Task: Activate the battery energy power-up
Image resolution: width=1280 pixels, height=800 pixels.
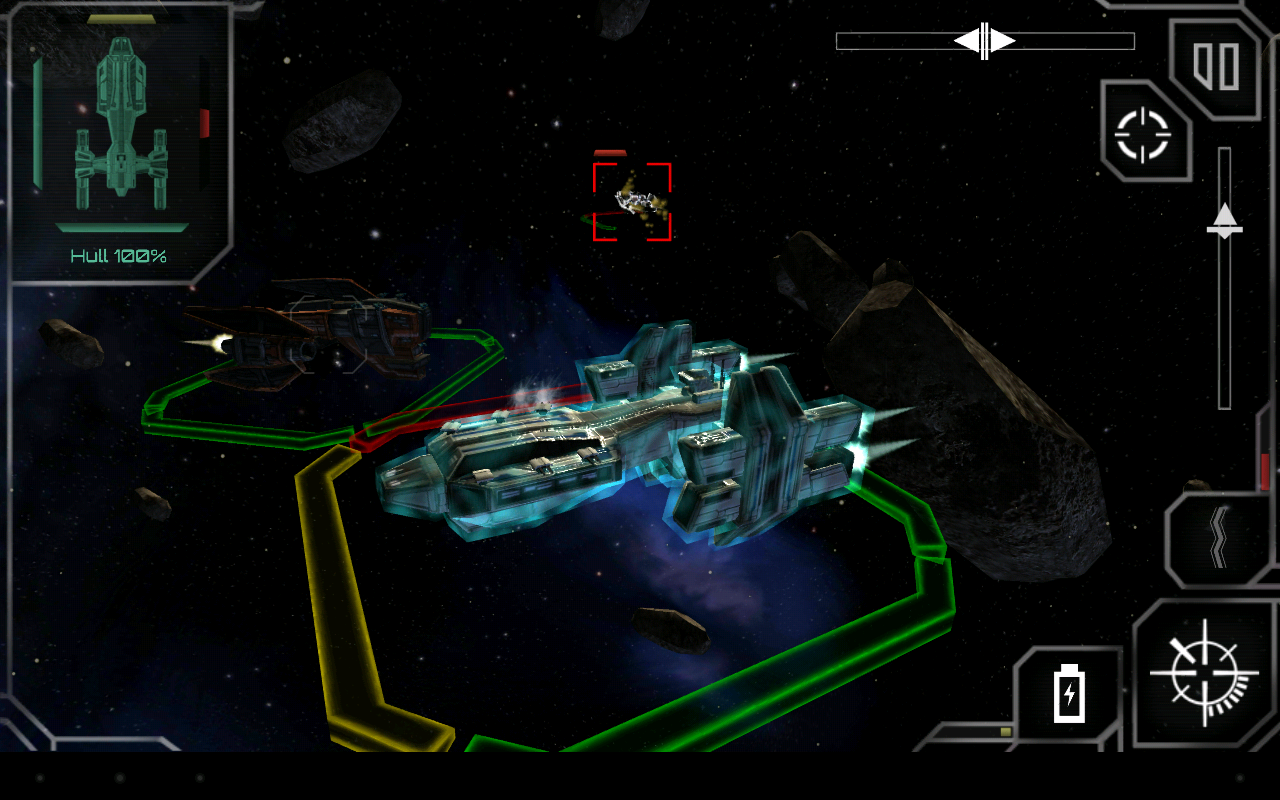Action: click(x=1070, y=694)
